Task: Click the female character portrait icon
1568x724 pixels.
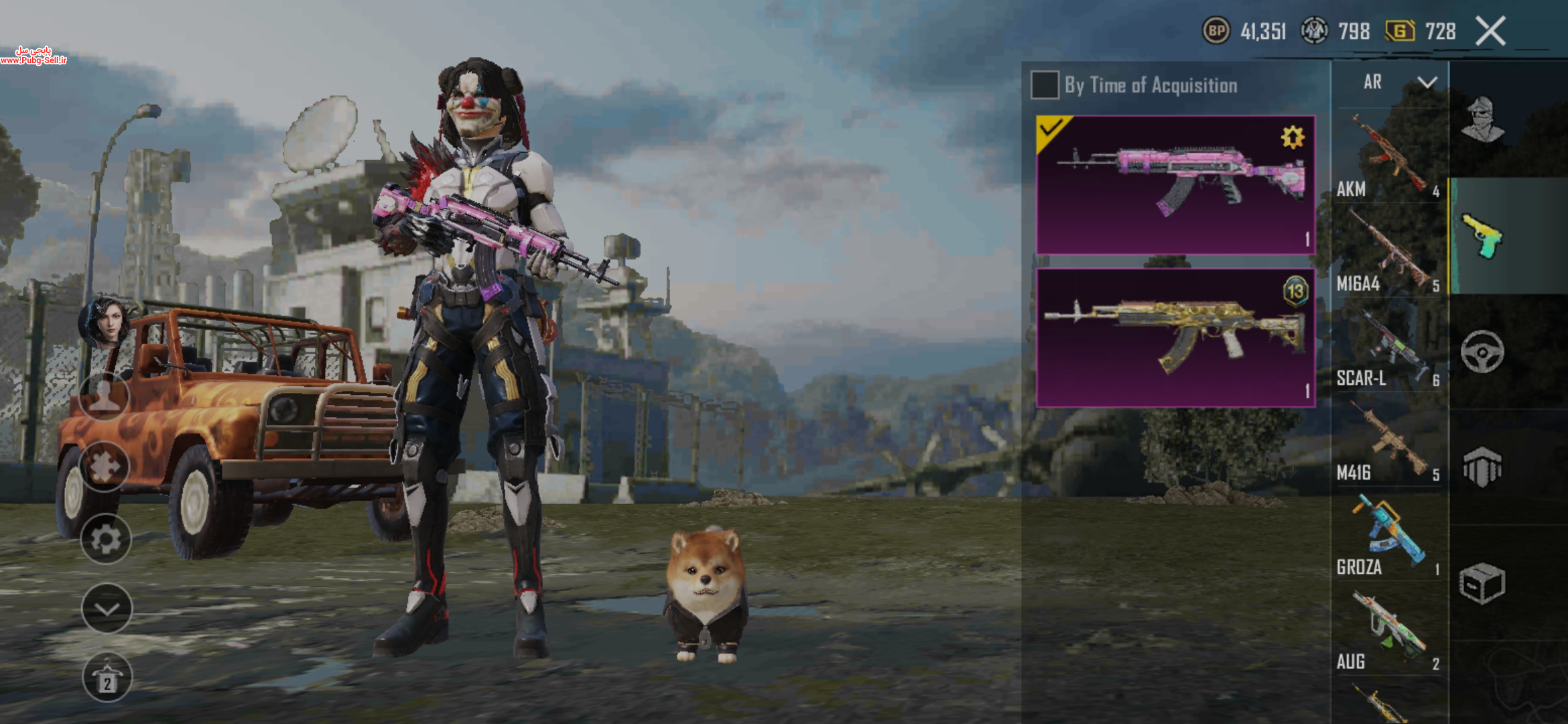Action: click(106, 322)
